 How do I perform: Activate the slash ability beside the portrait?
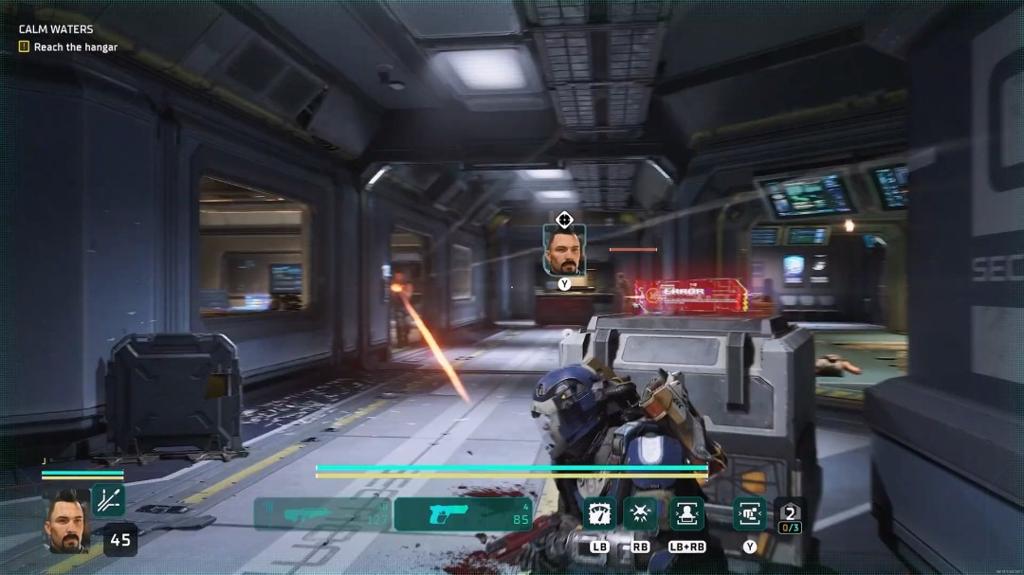(x=109, y=500)
